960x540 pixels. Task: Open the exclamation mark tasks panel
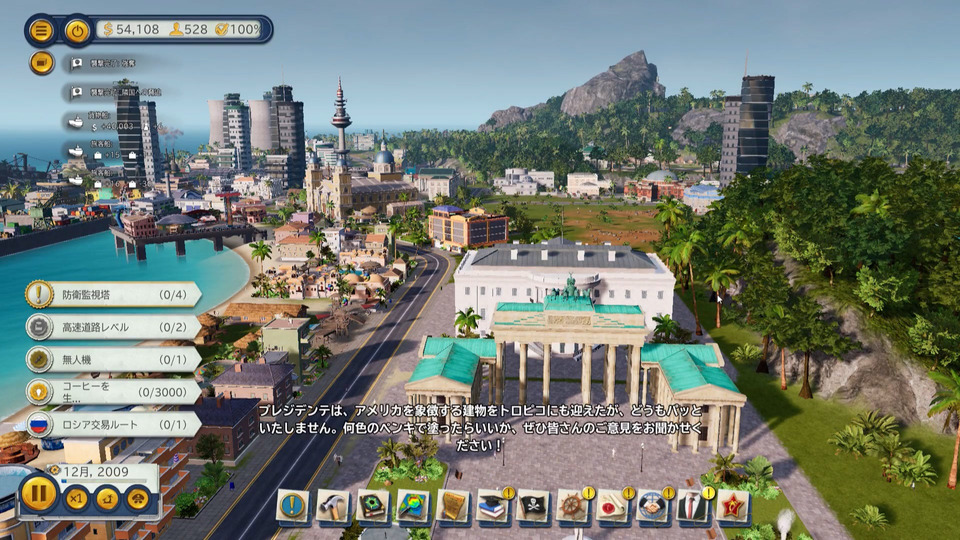[293, 507]
